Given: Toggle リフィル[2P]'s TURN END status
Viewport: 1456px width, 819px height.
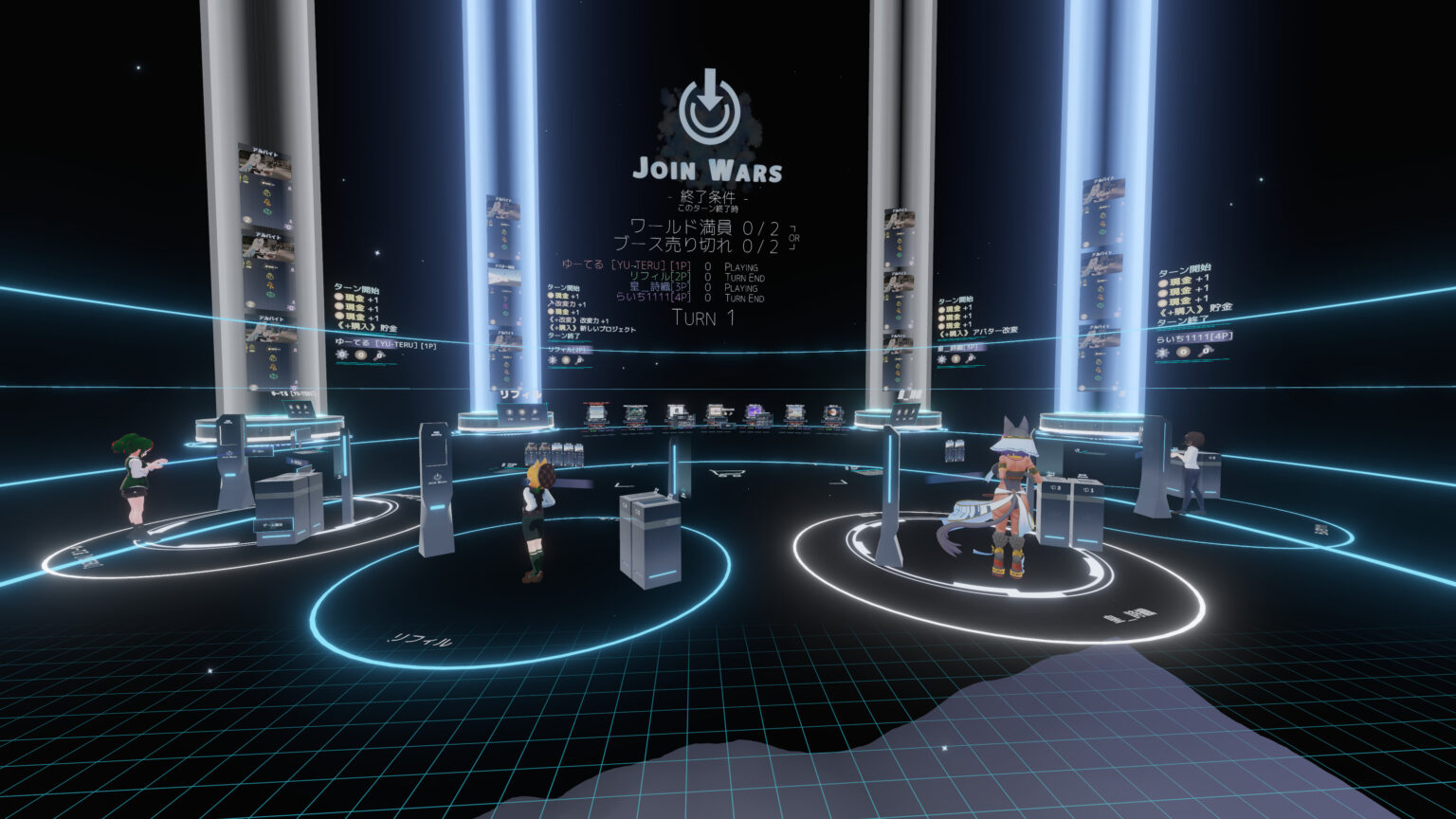Looking at the screenshot, I should 744,278.
